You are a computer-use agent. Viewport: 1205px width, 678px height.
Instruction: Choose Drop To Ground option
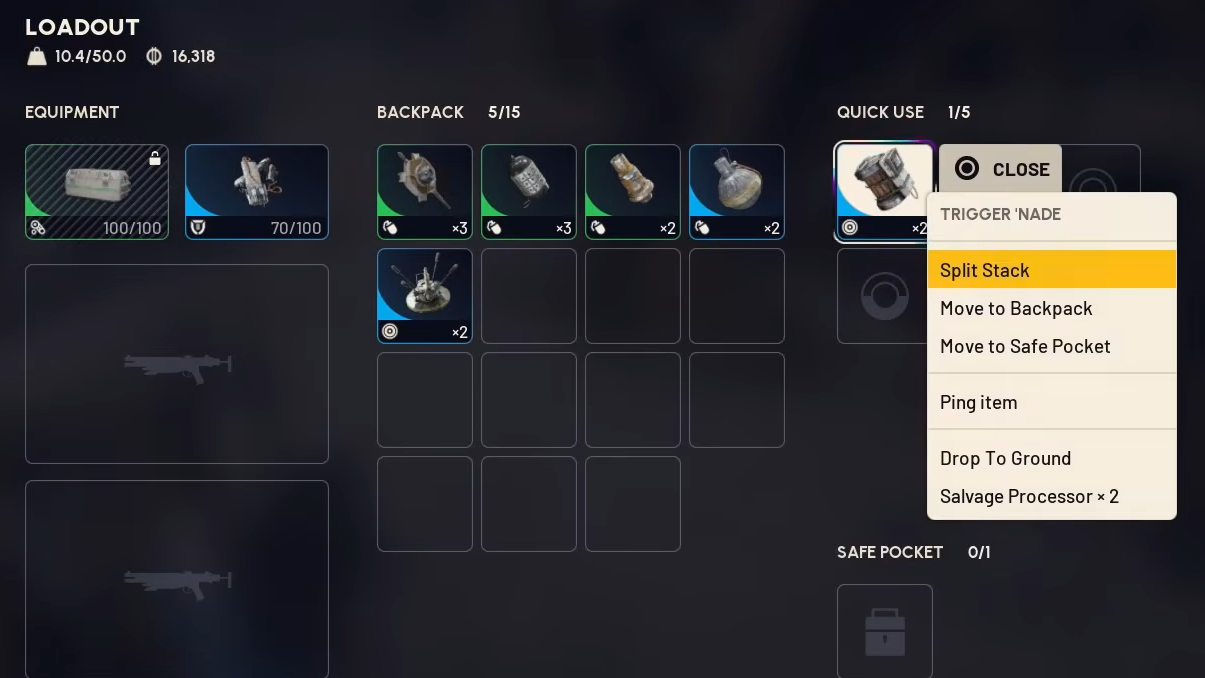[1051, 458]
